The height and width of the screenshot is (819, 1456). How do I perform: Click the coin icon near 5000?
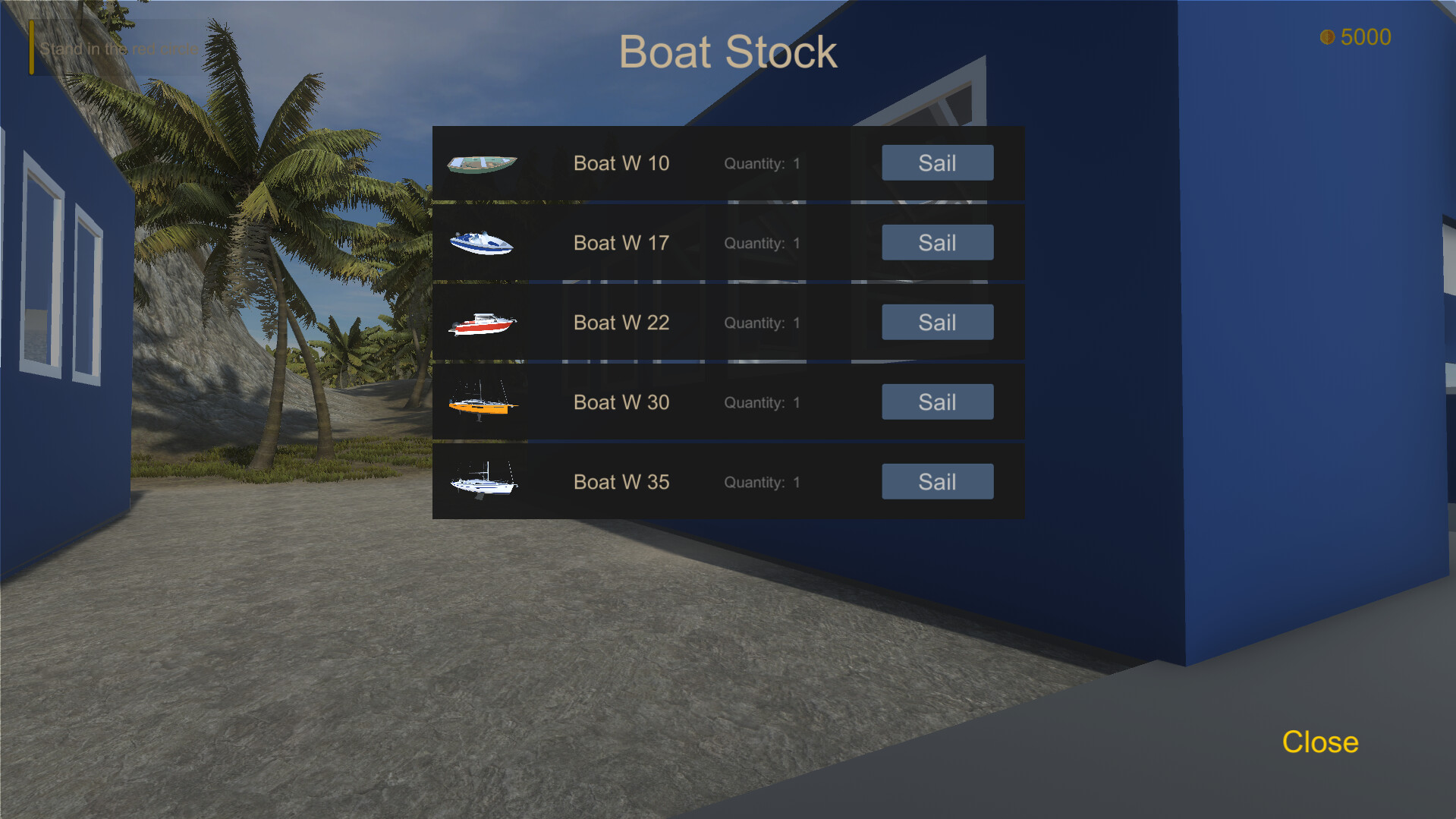pos(1326,36)
